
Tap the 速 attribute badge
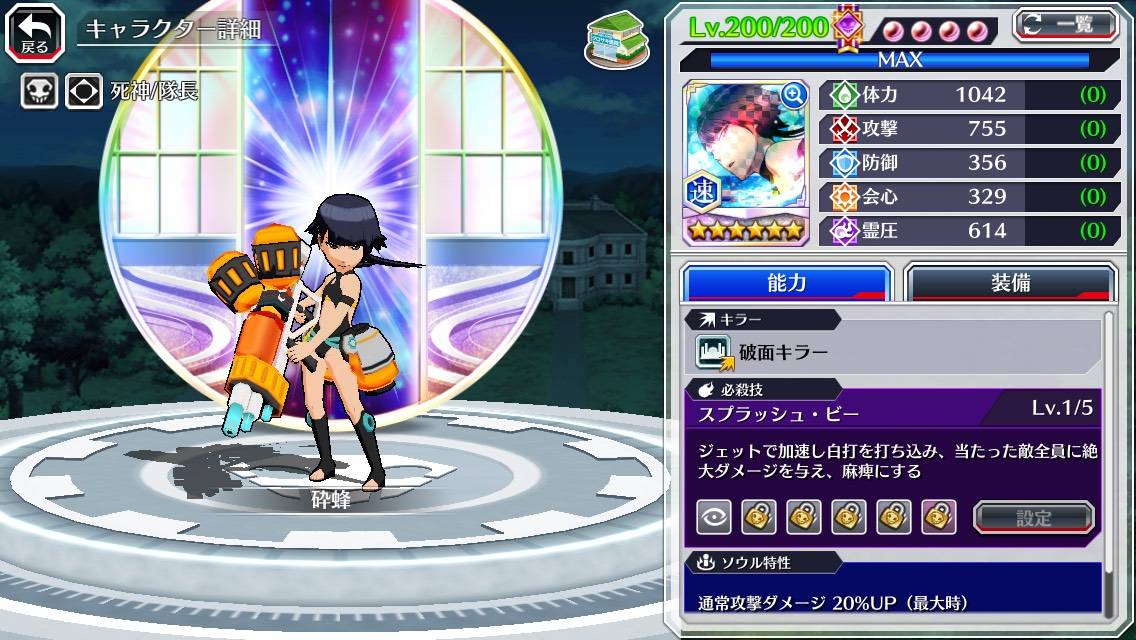[x=700, y=192]
